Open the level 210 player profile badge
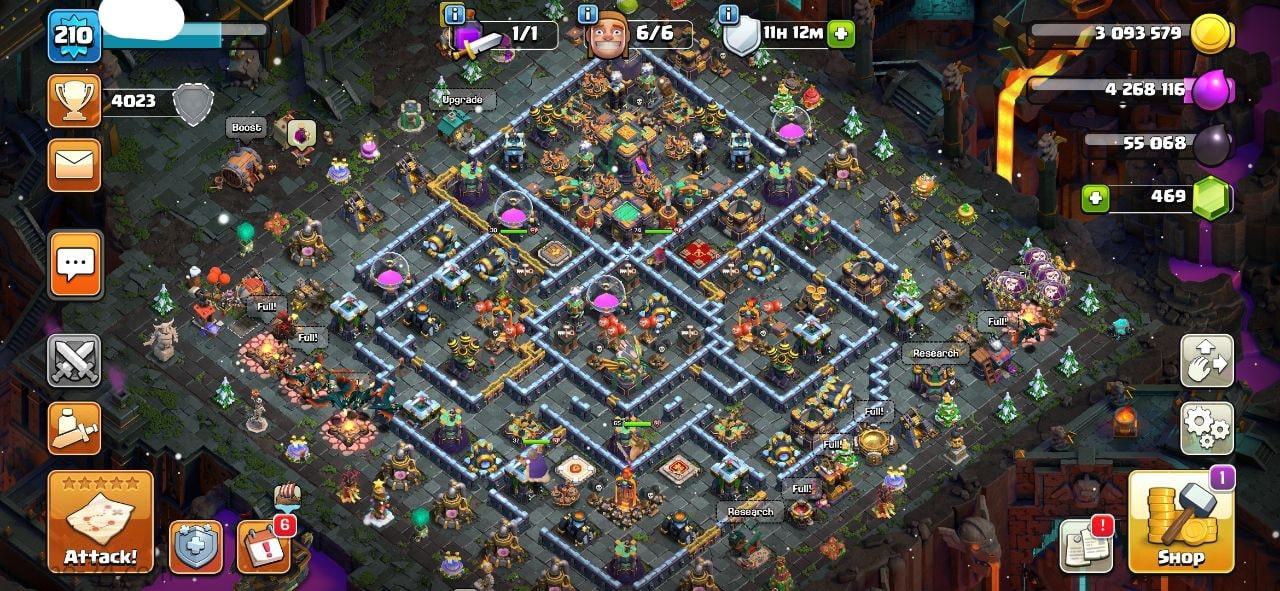 point(73,36)
